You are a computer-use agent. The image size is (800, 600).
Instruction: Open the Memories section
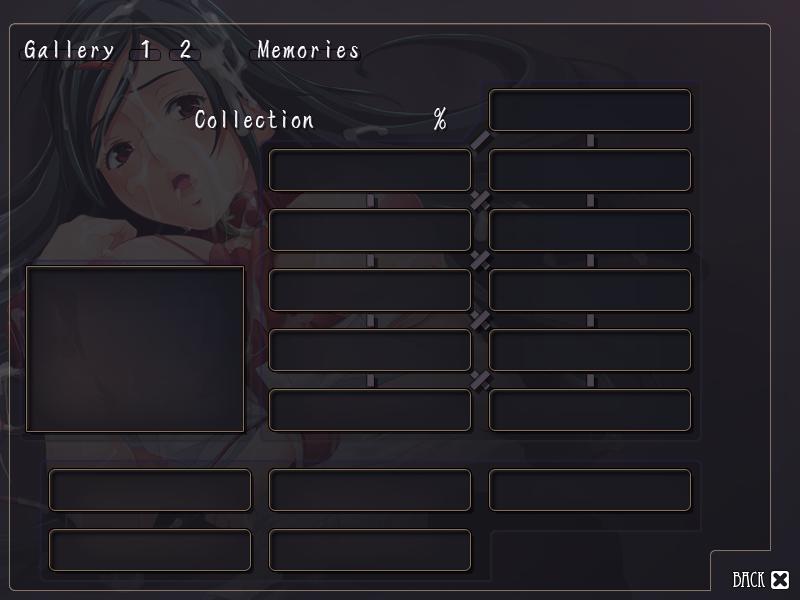307,50
